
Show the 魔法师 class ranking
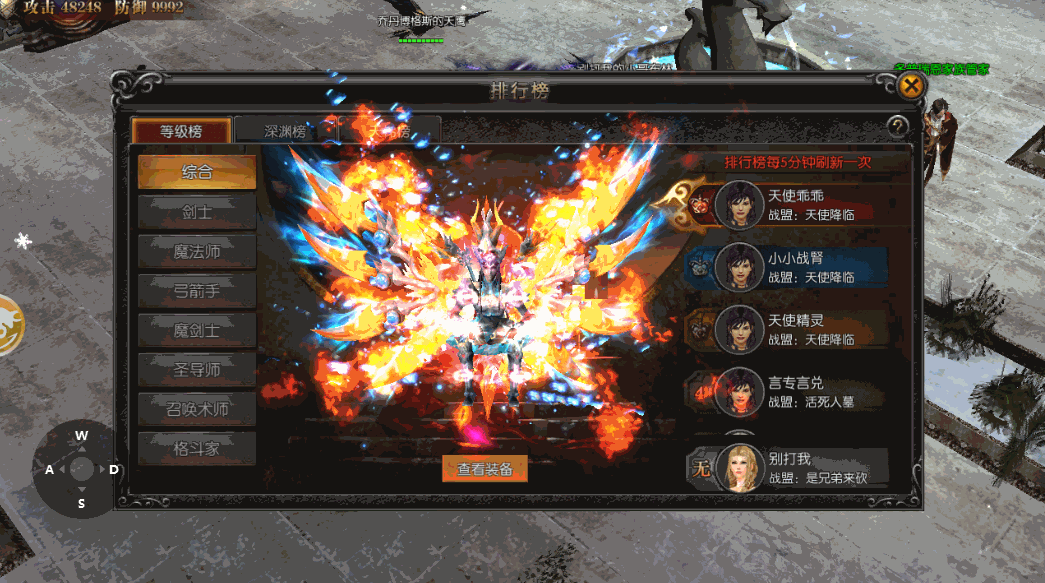pyautogui.click(x=197, y=251)
